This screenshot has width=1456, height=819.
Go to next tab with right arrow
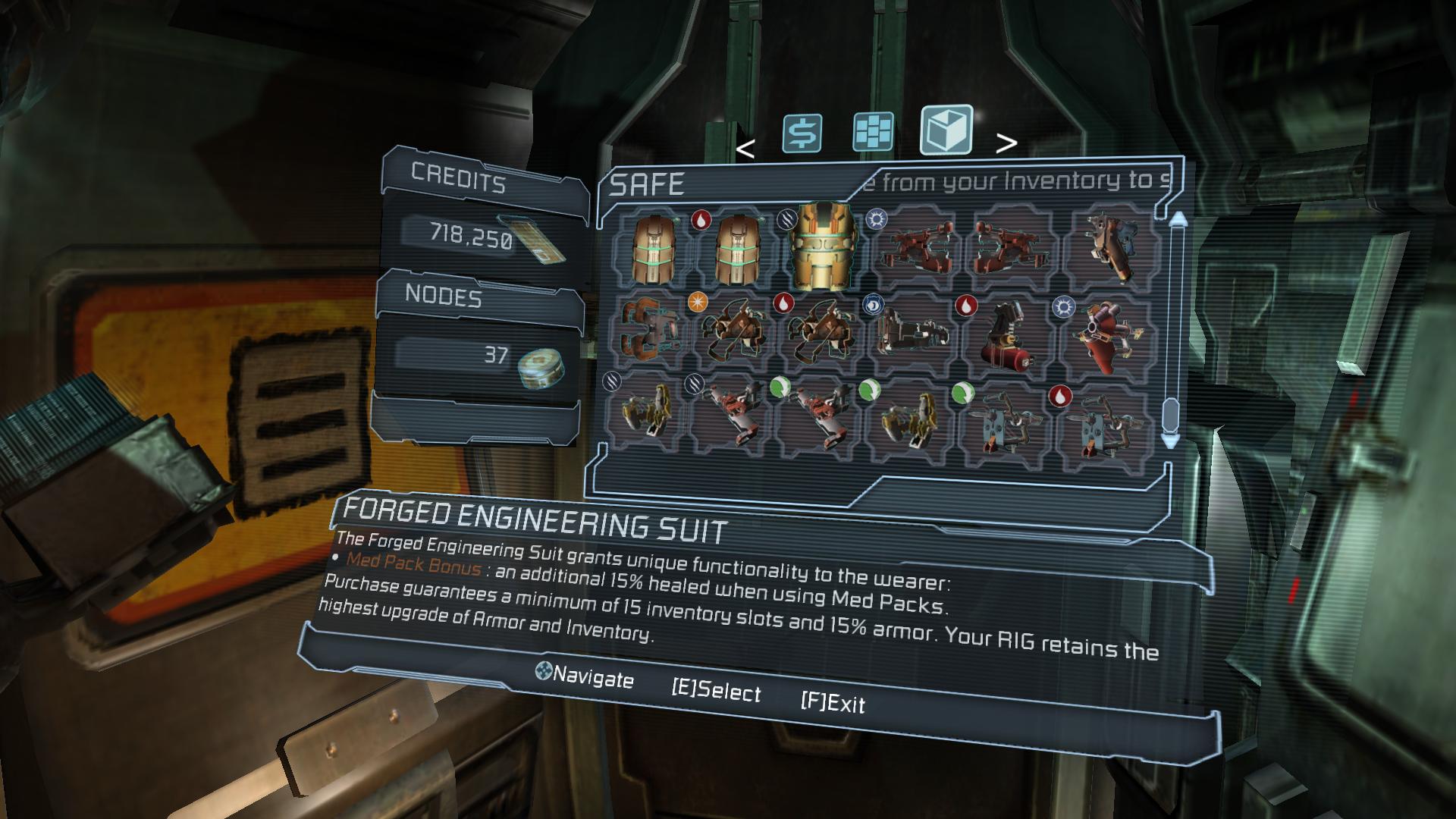[x=1006, y=143]
